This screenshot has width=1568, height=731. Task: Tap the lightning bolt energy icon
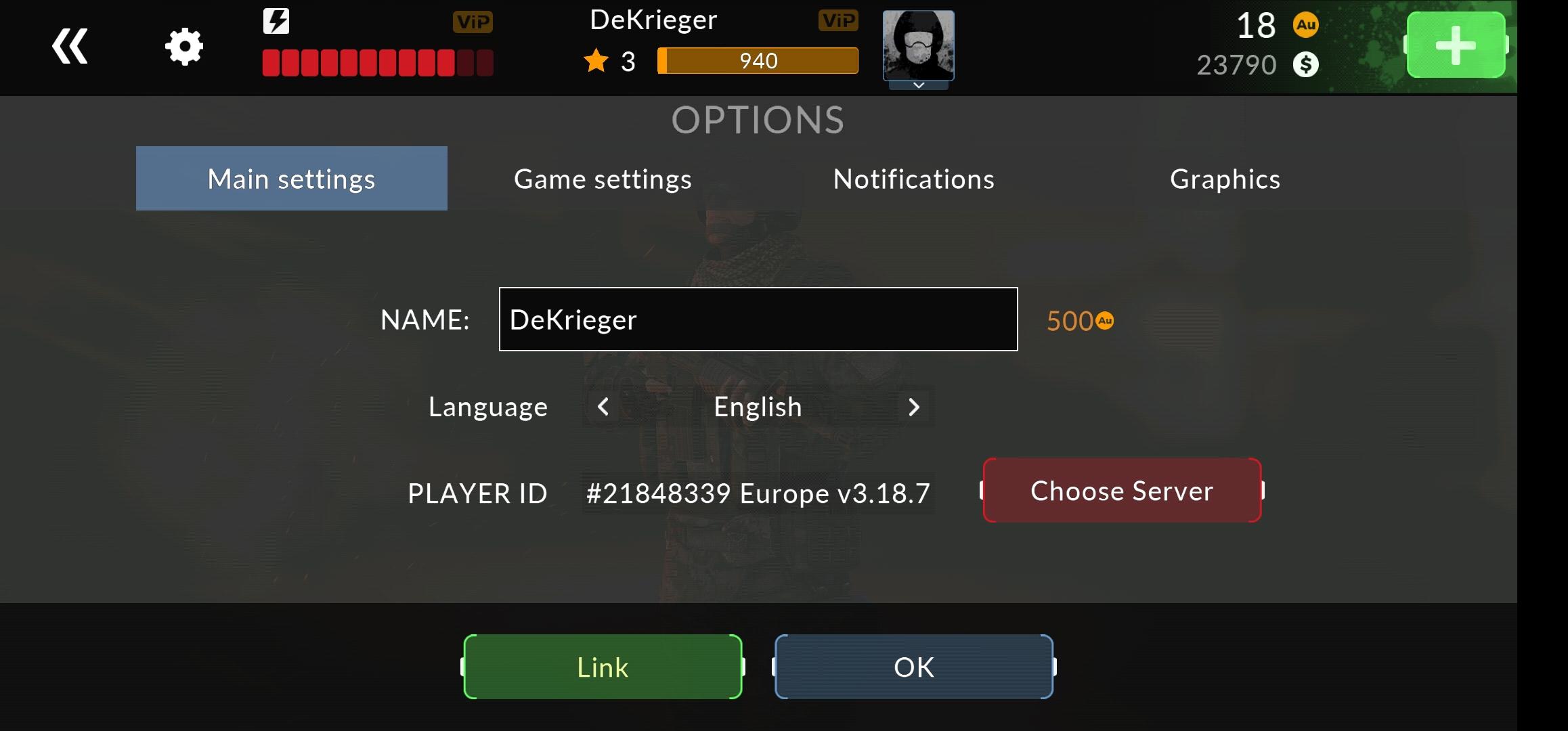coord(275,20)
